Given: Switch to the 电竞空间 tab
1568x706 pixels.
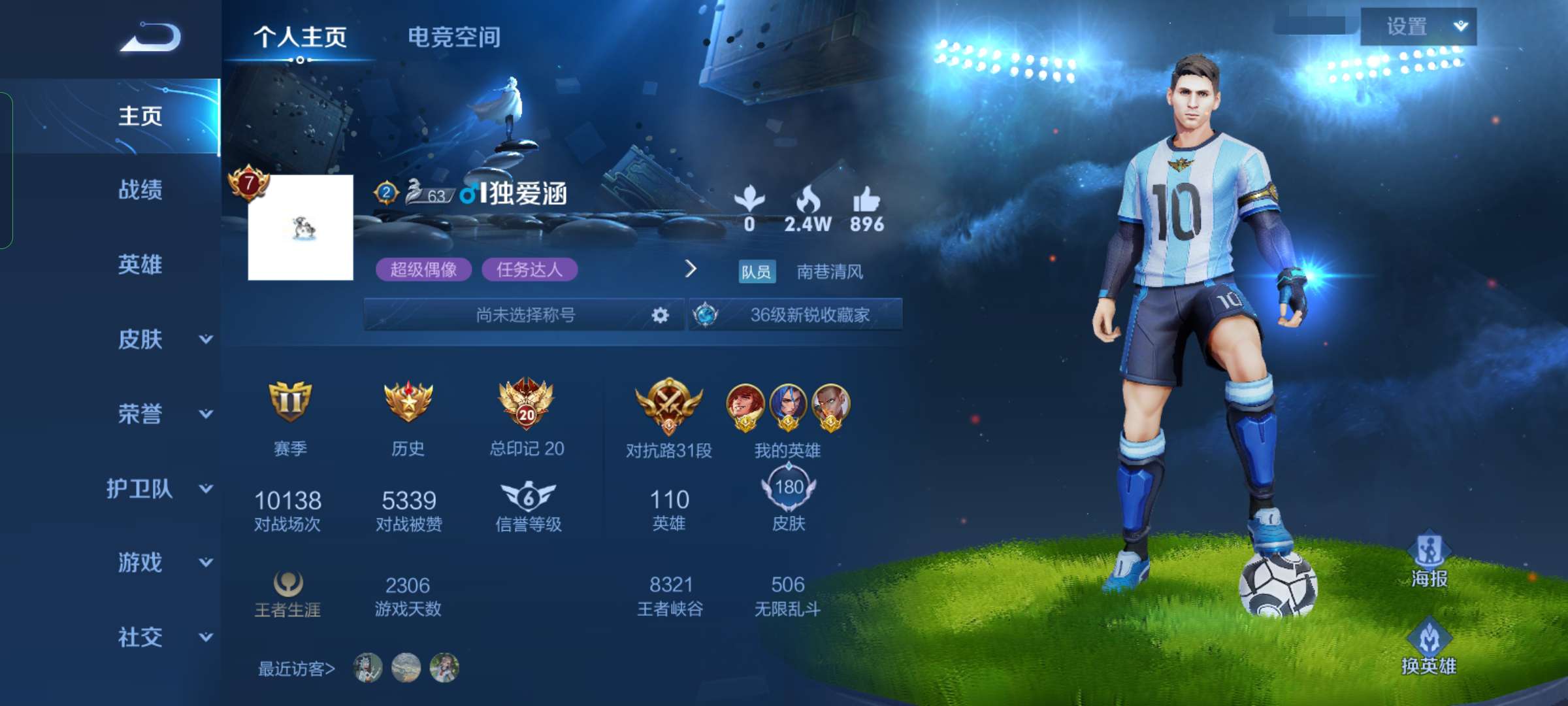Looking at the screenshot, I should tap(454, 37).
